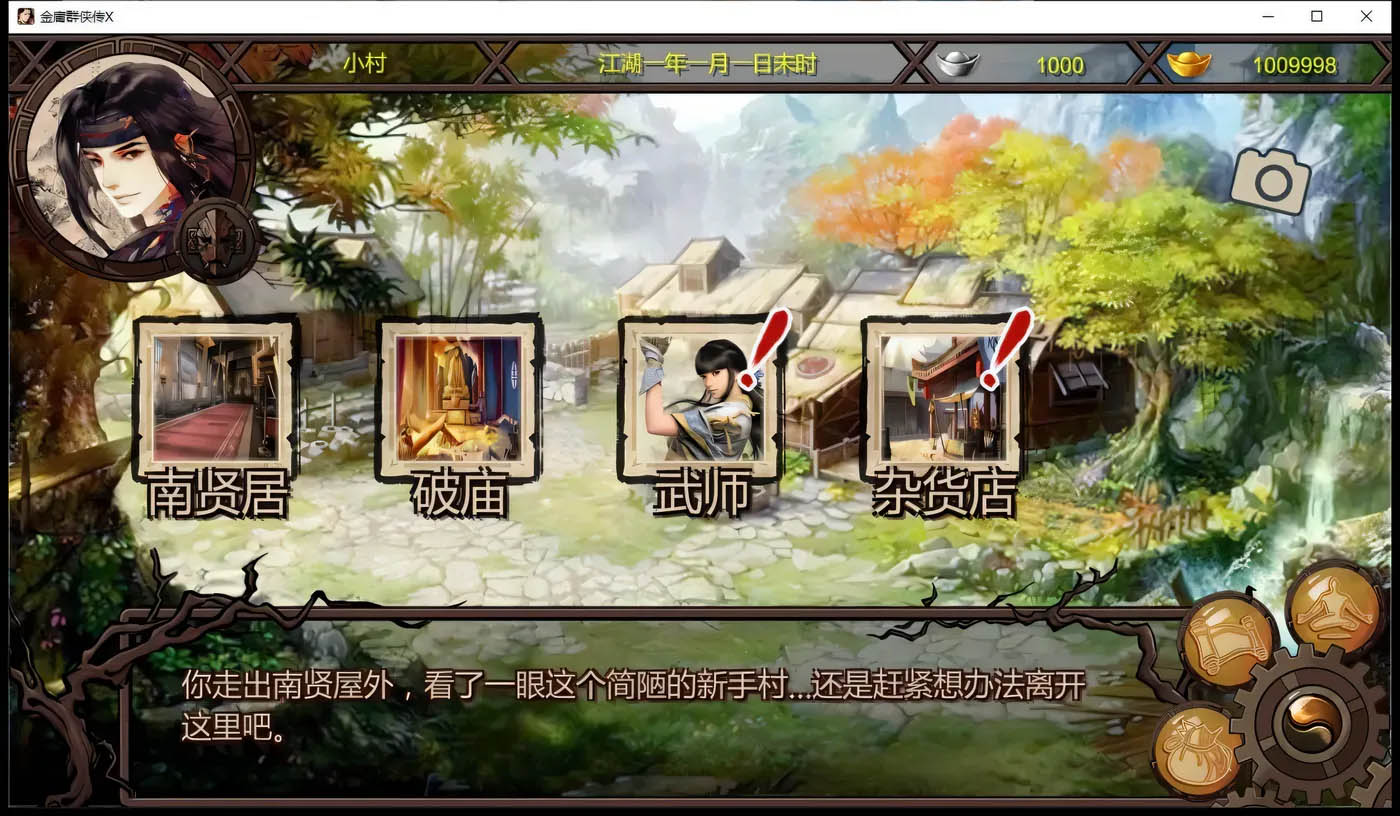Viewport: 1400px width, 816px height.
Task: Click the 江湖一年一月一日 date display
Action: point(703,64)
